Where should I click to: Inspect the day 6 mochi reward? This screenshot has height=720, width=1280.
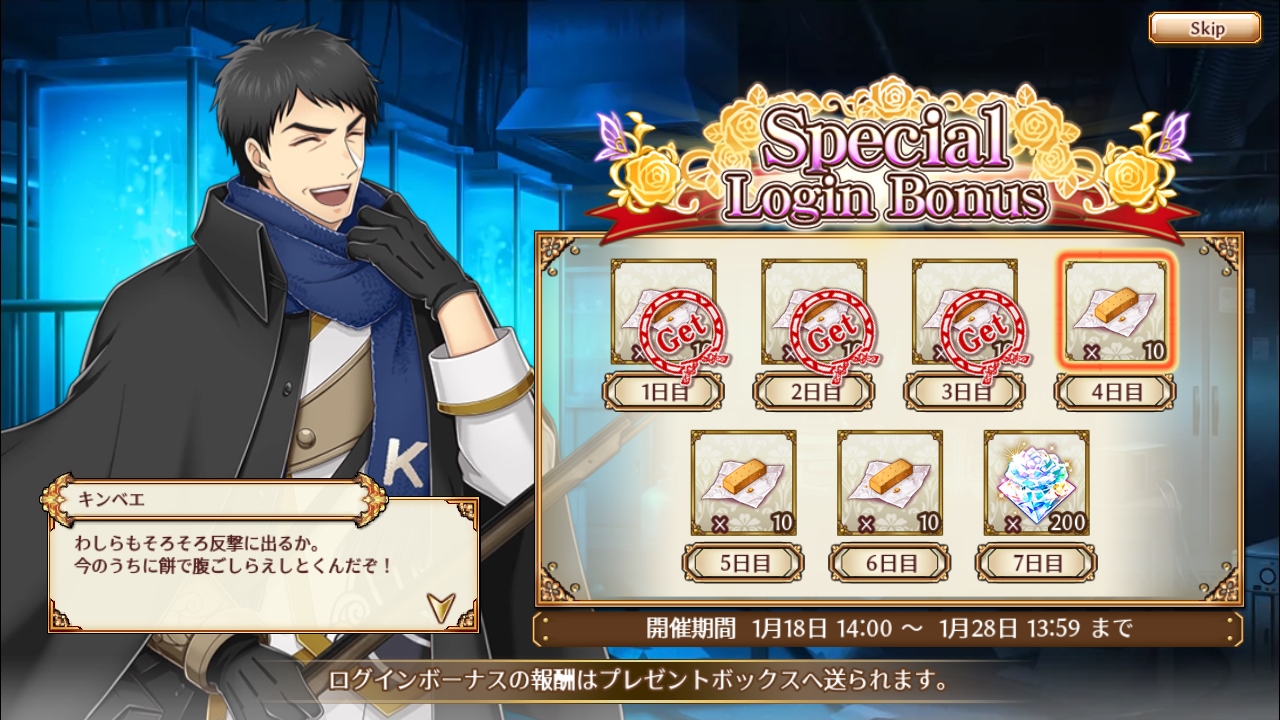pos(889,483)
